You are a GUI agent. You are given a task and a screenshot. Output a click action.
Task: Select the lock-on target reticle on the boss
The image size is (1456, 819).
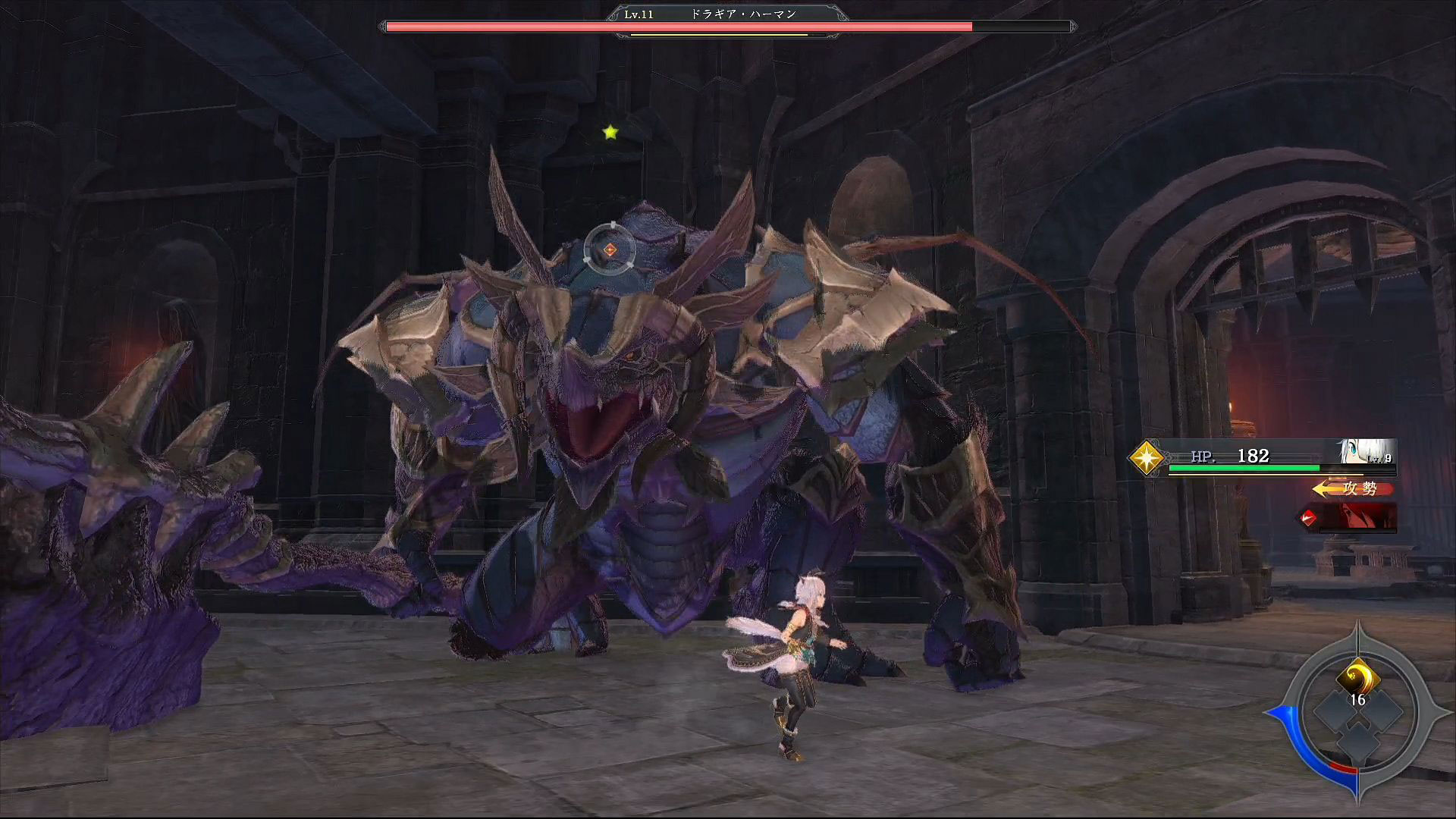[610, 249]
